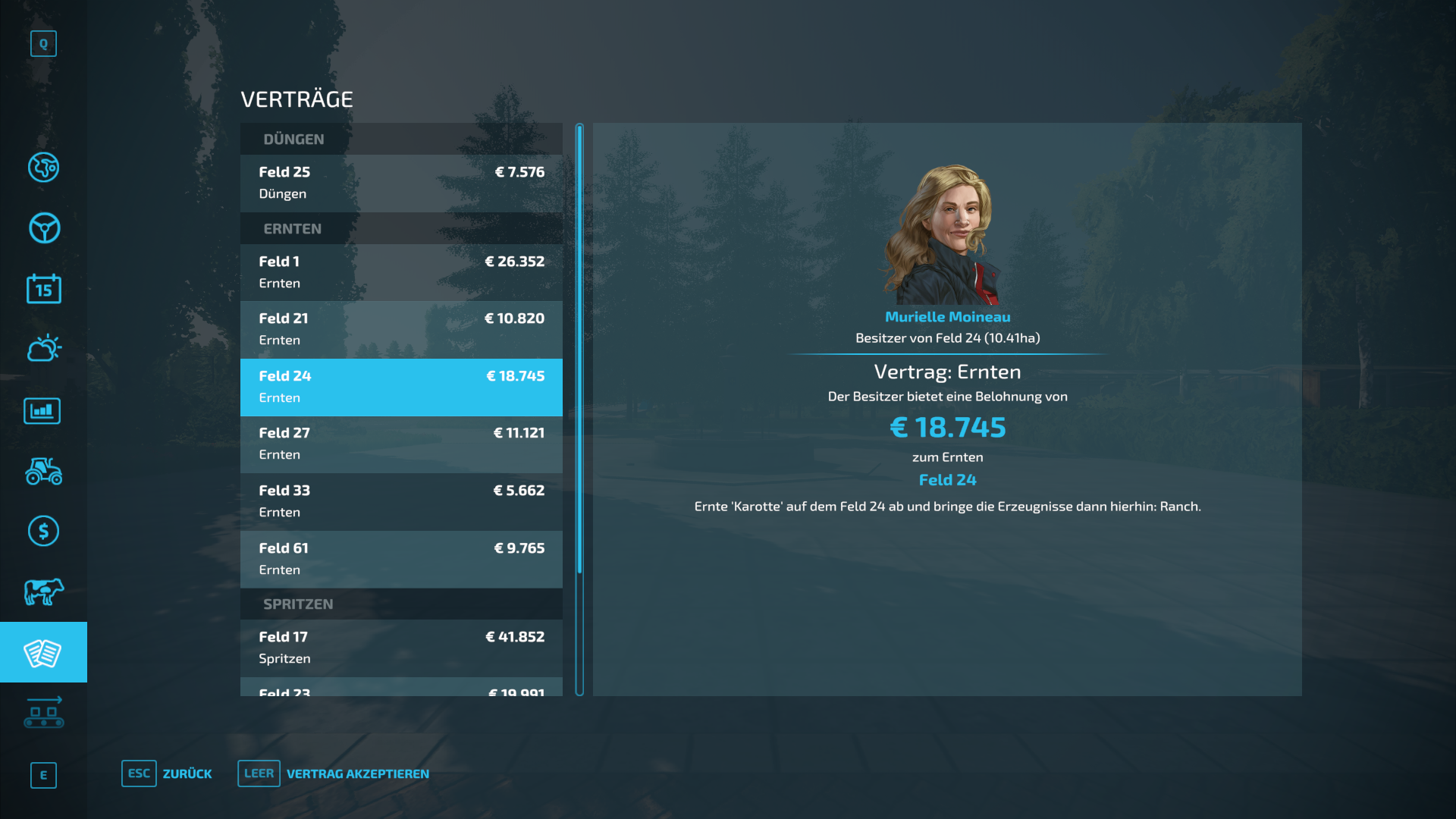The width and height of the screenshot is (1456, 819).
Task: Open the map globe tab
Action: [x=44, y=168]
